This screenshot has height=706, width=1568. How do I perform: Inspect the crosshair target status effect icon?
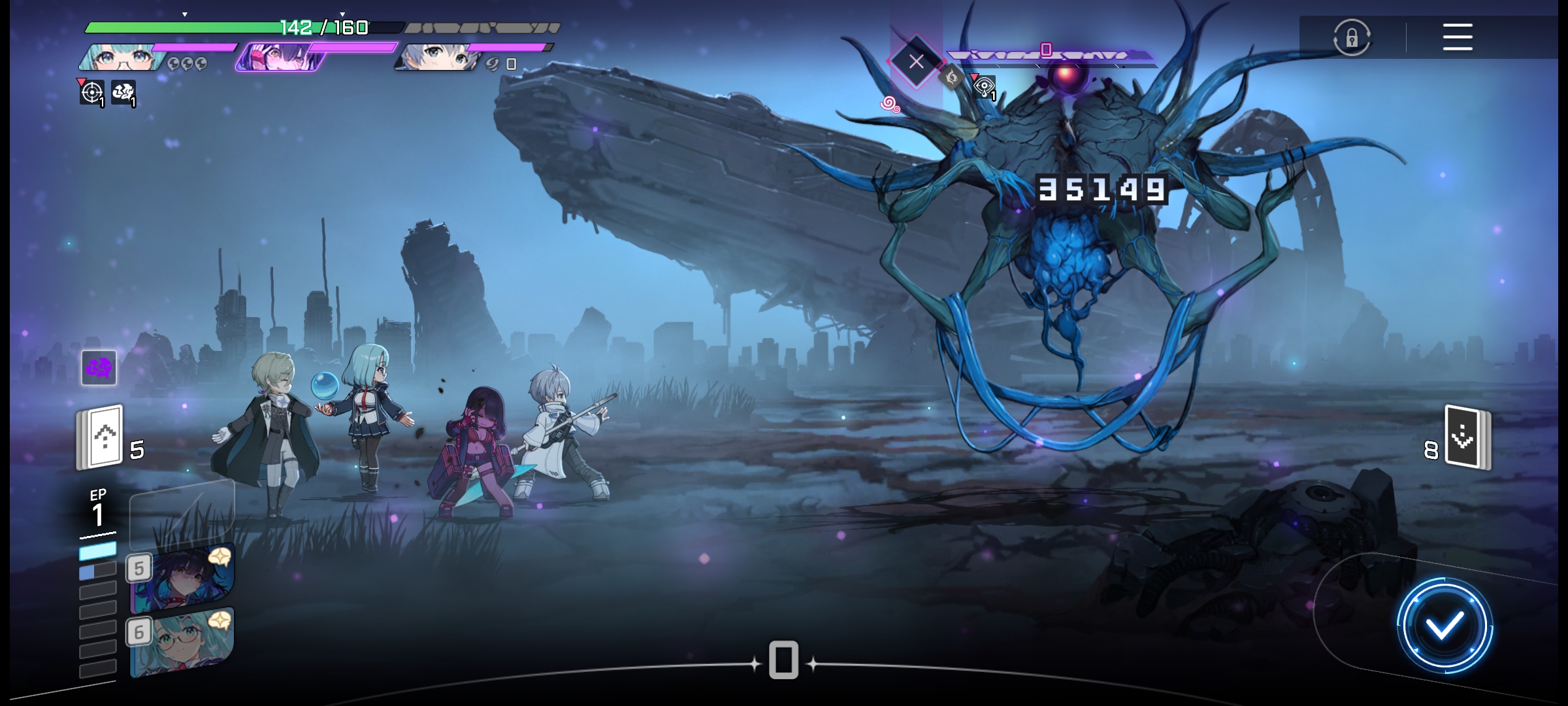coord(92,93)
